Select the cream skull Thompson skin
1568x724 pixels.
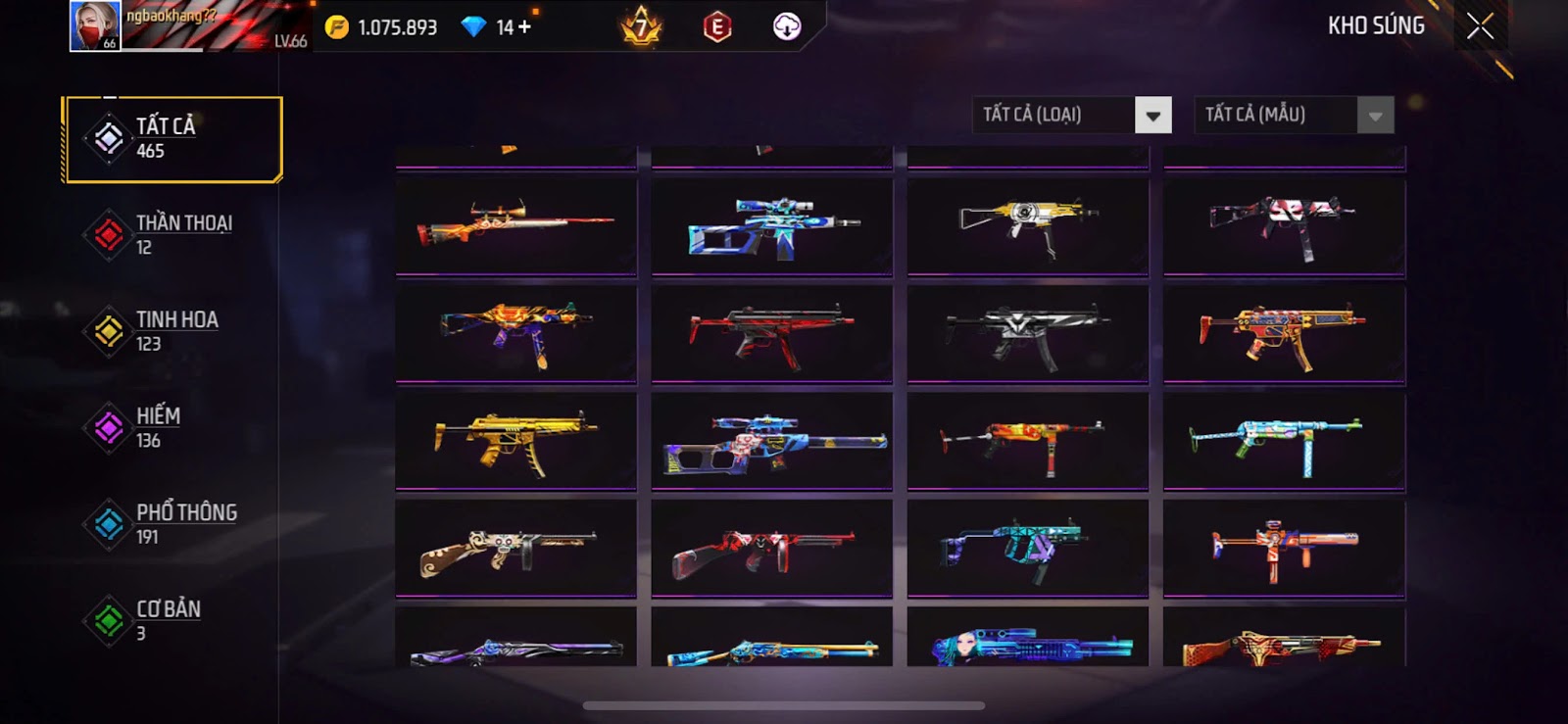click(515, 549)
